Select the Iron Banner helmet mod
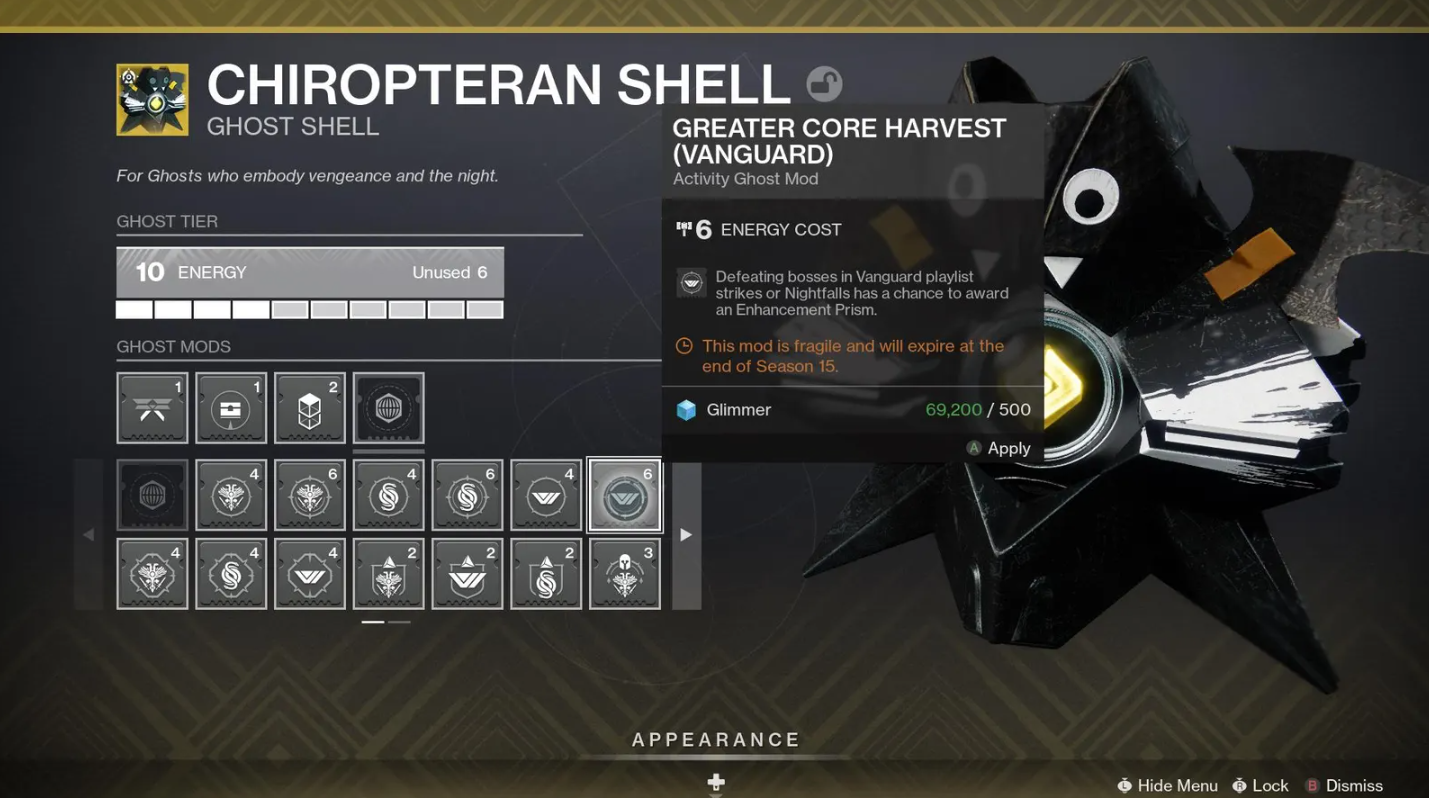Screen dimensions: 1429x798 point(624,573)
